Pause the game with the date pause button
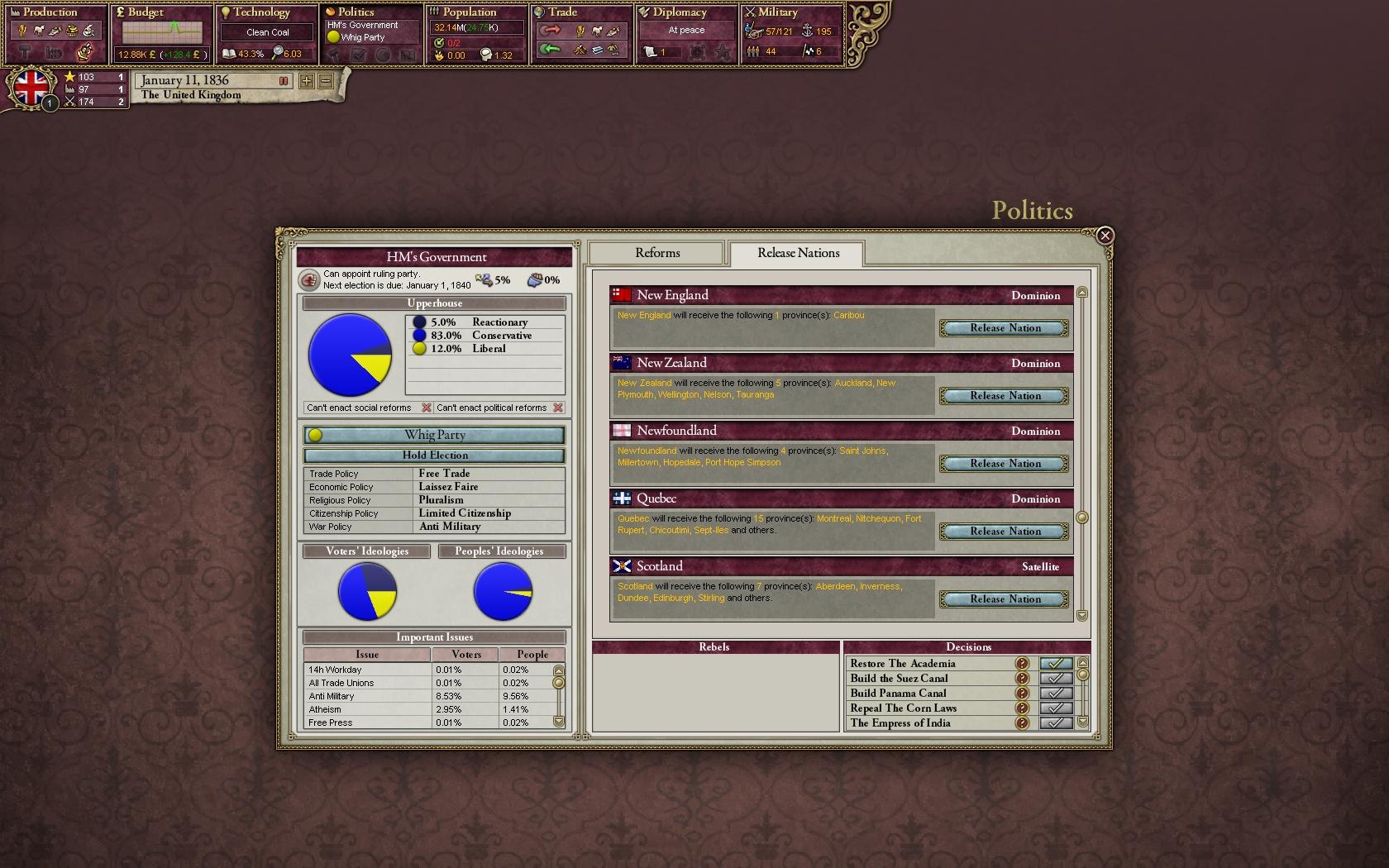1389x868 pixels. pos(284,80)
